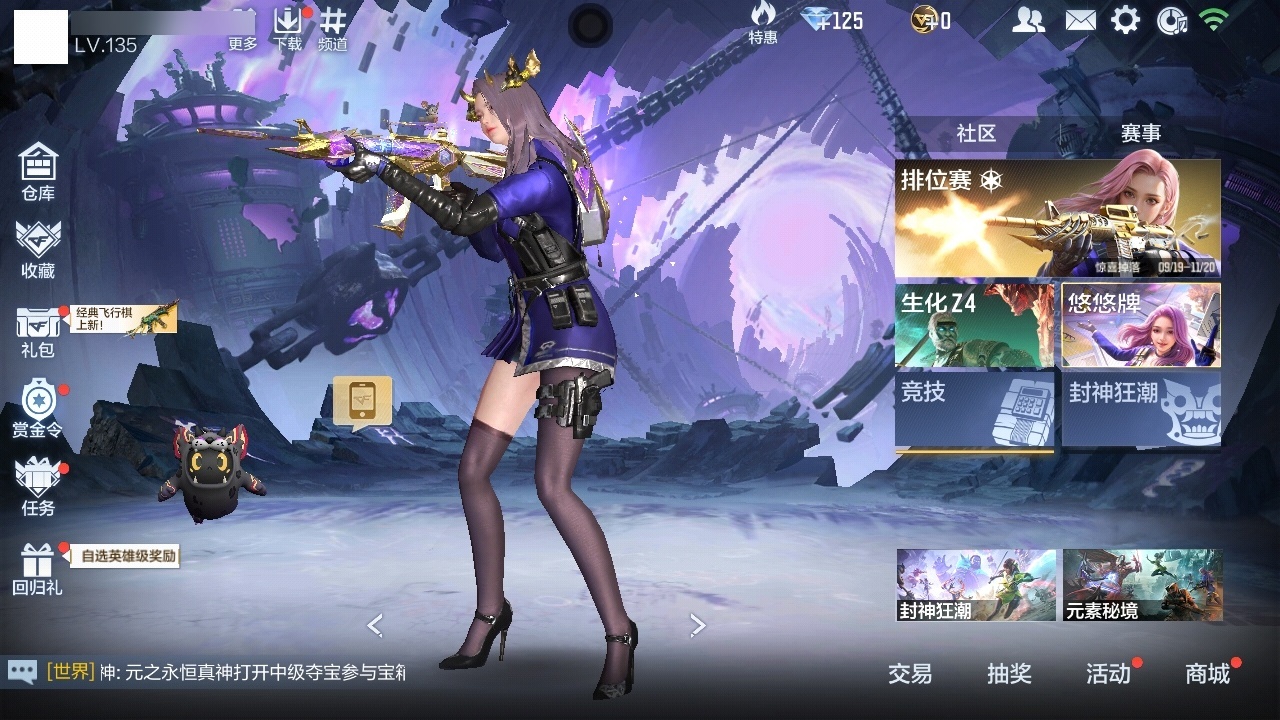
Task: Open the 抽奖 lottery menu
Action: (x=1009, y=674)
